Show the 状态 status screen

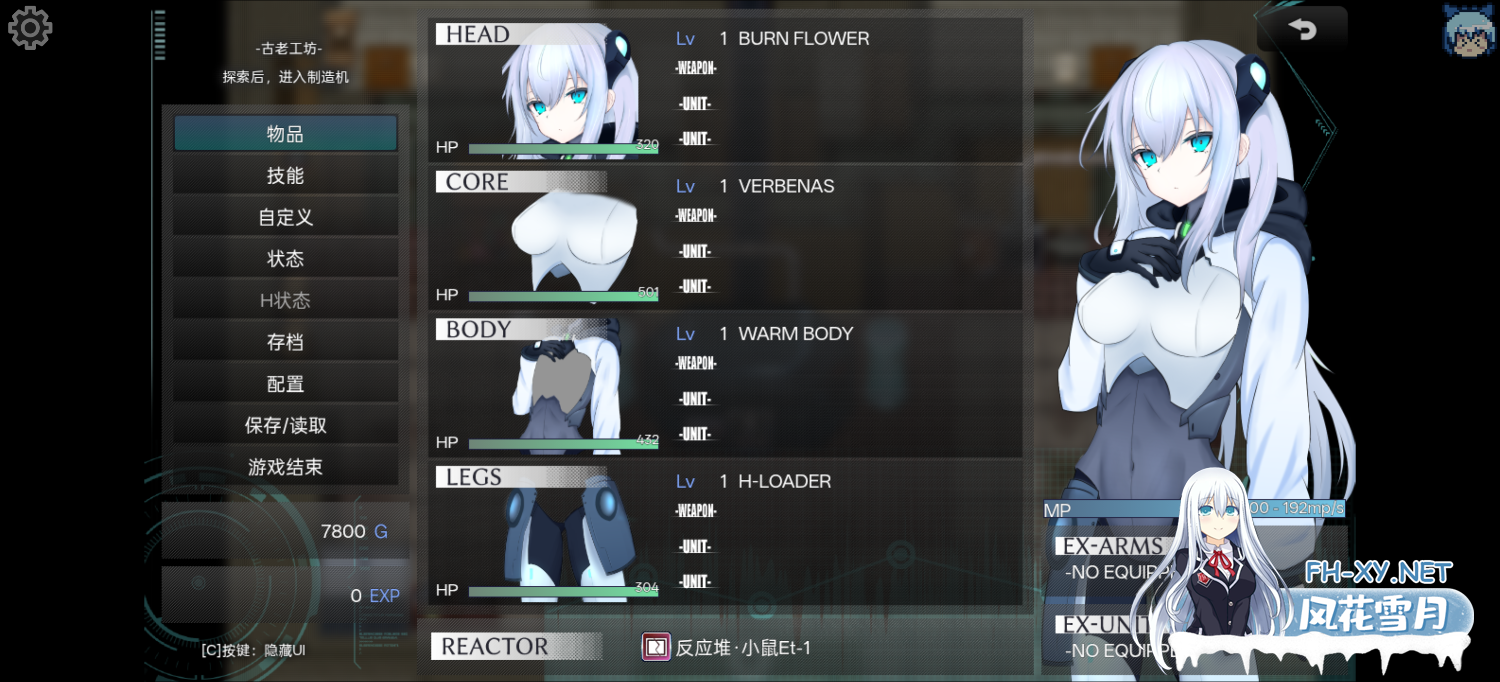pyautogui.click(x=285, y=259)
